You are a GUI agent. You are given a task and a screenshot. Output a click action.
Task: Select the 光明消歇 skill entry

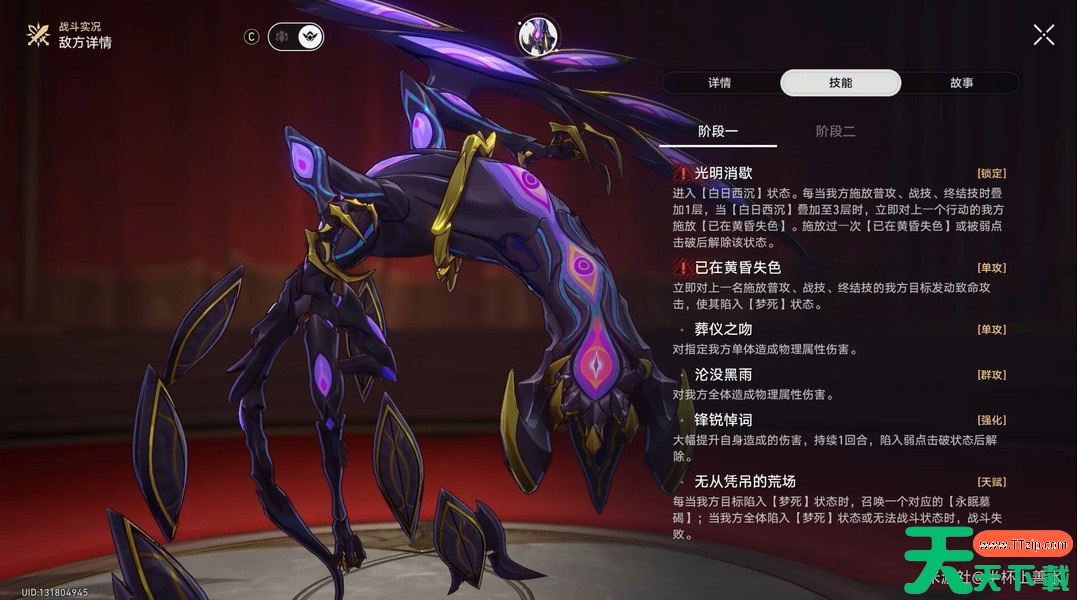point(723,173)
